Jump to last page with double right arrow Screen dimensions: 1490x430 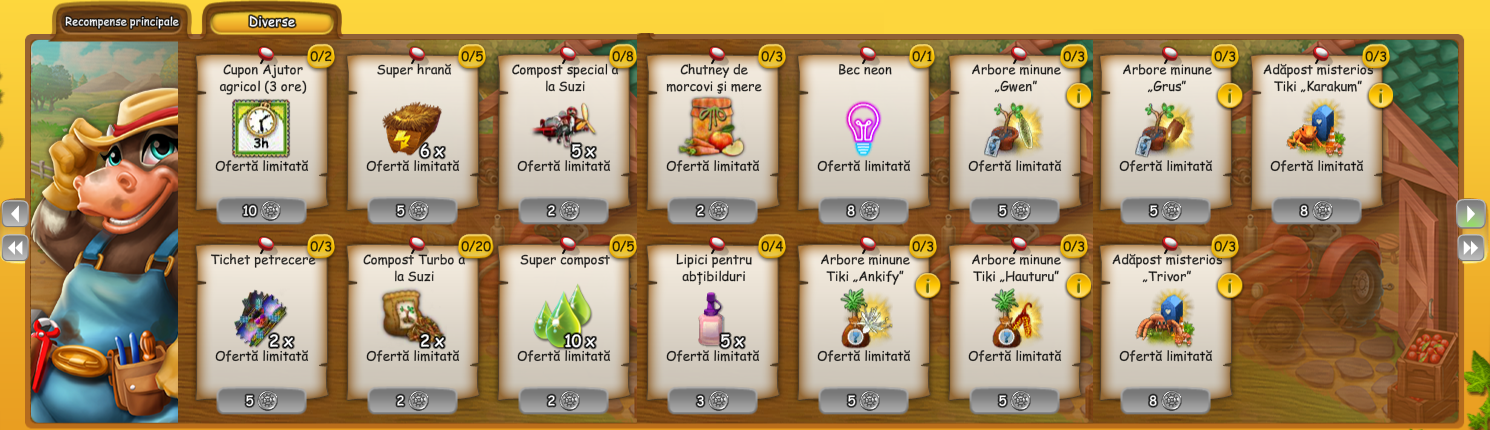pos(1470,248)
